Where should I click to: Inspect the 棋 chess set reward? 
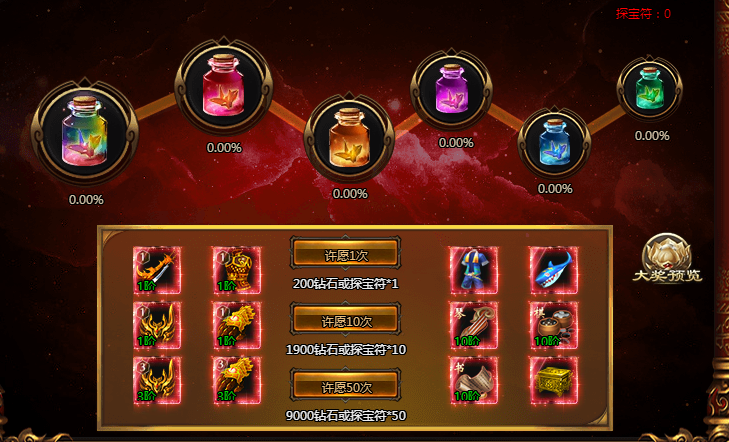click(x=553, y=325)
